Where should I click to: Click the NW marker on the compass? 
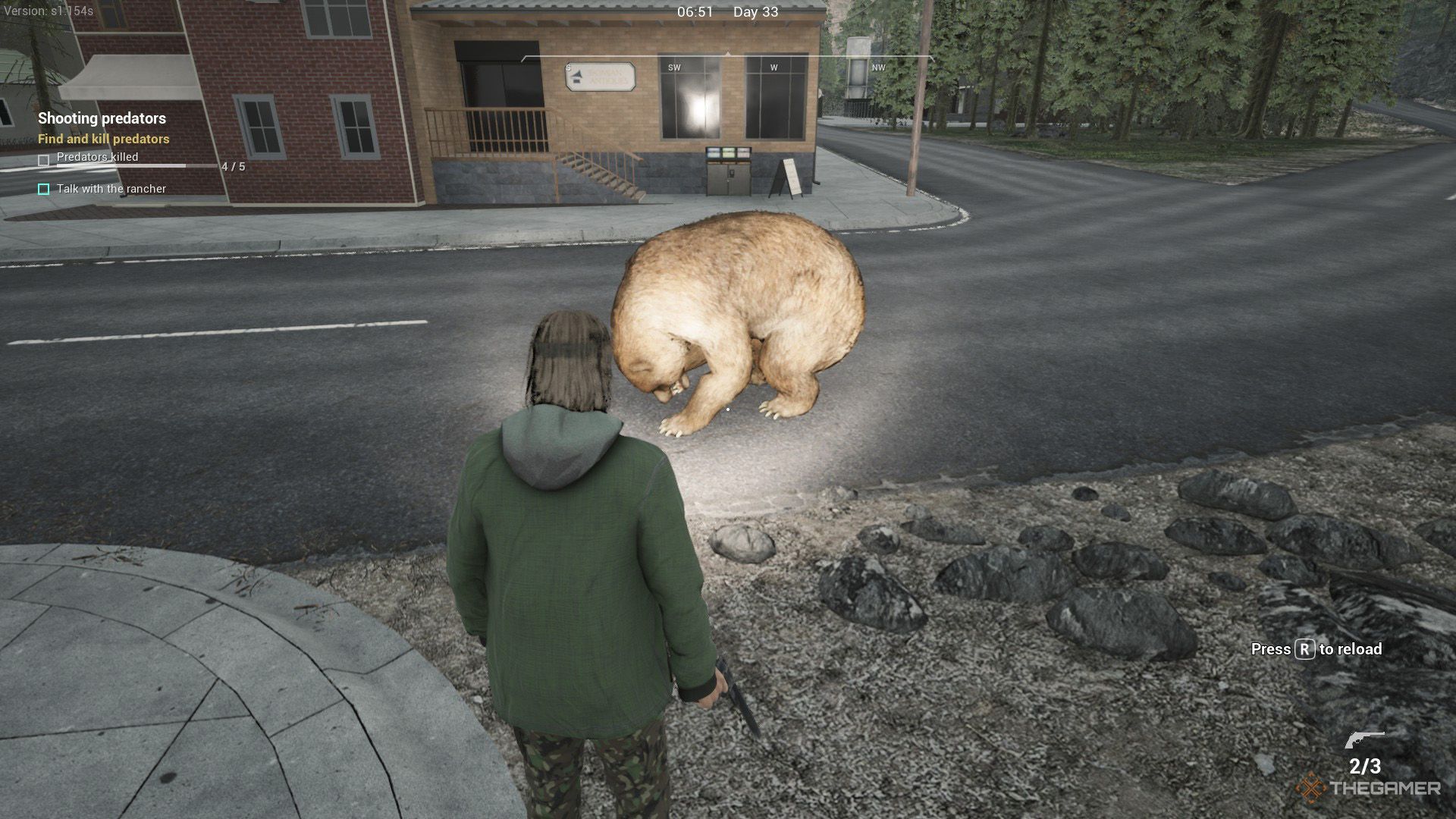877,67
